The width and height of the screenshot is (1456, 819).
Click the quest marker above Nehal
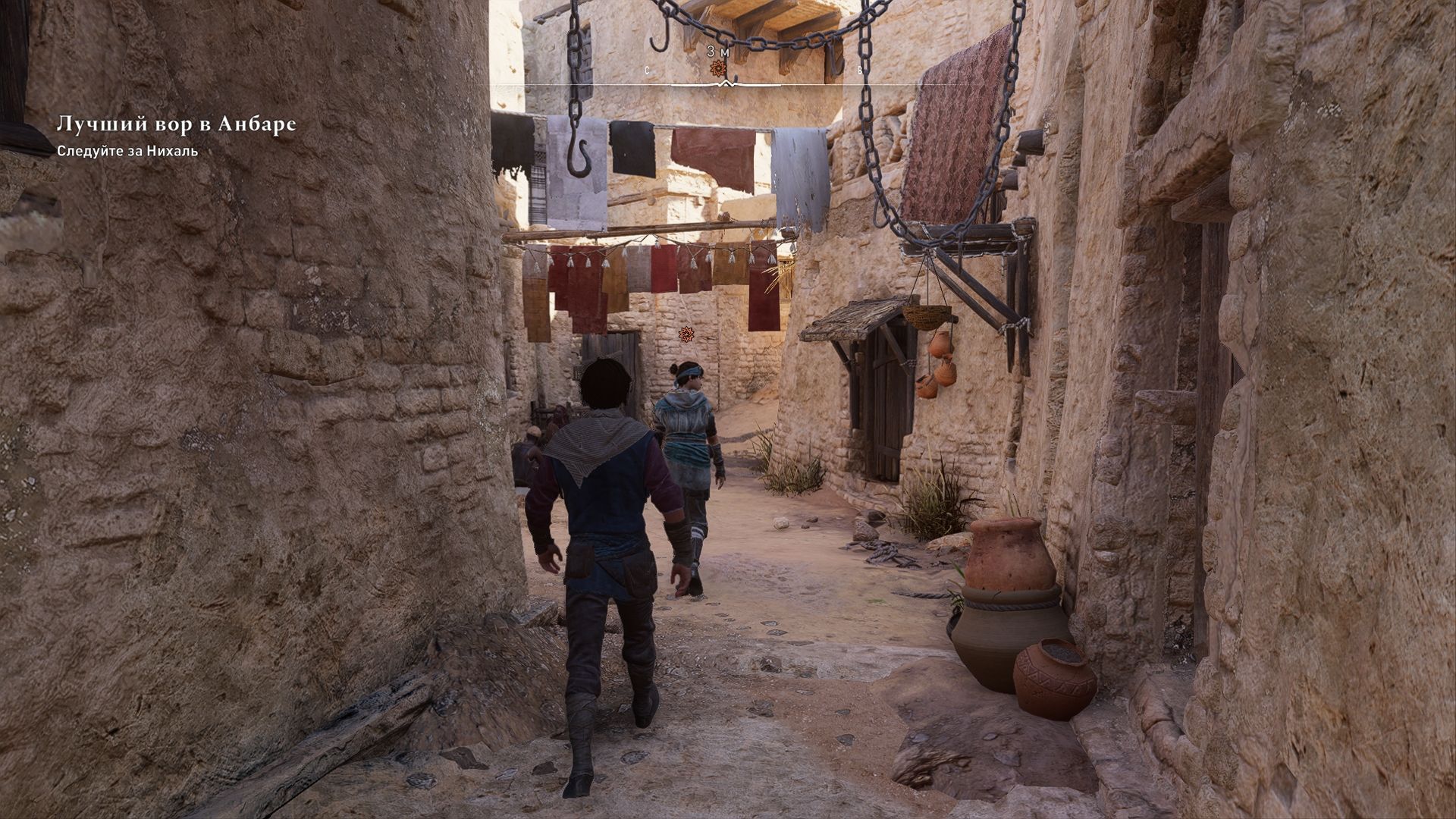pyautogui.click(x=686, y=333)
